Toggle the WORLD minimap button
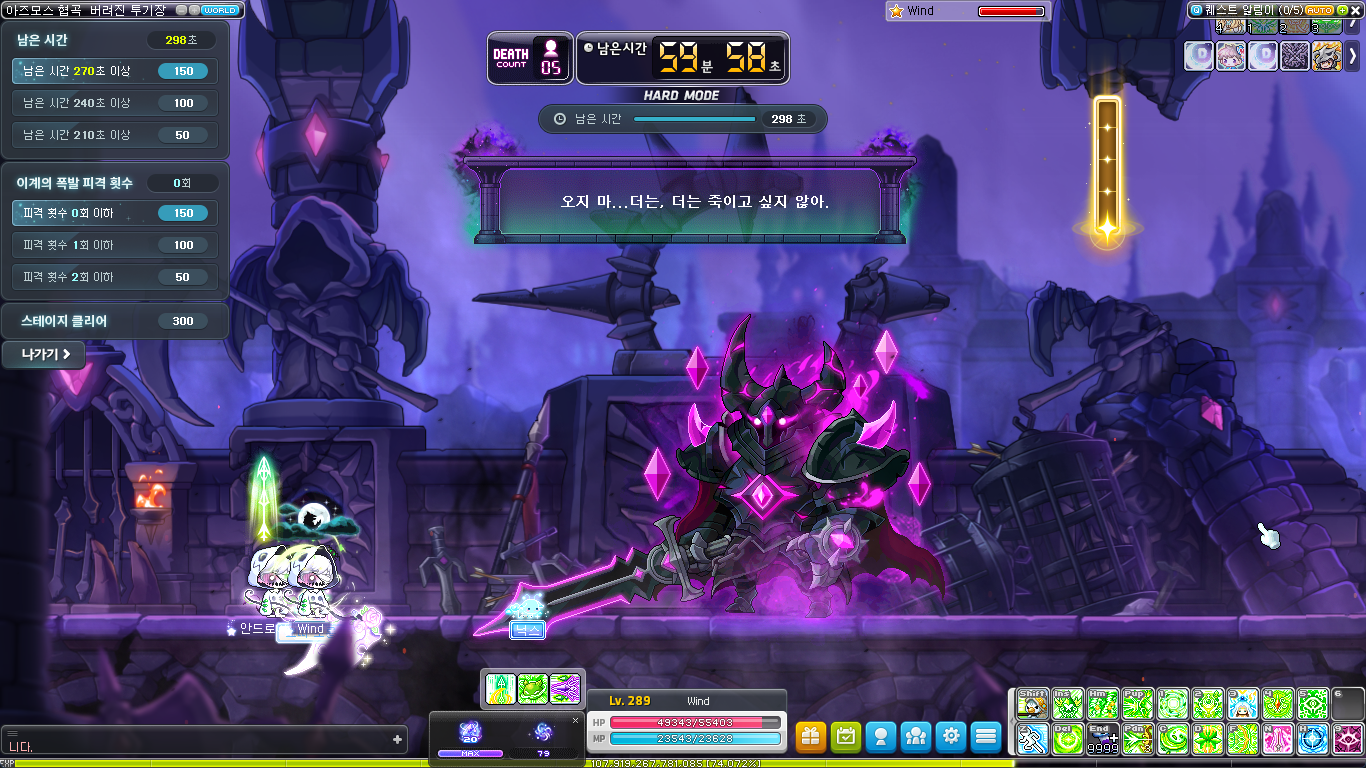 point(219,10)
